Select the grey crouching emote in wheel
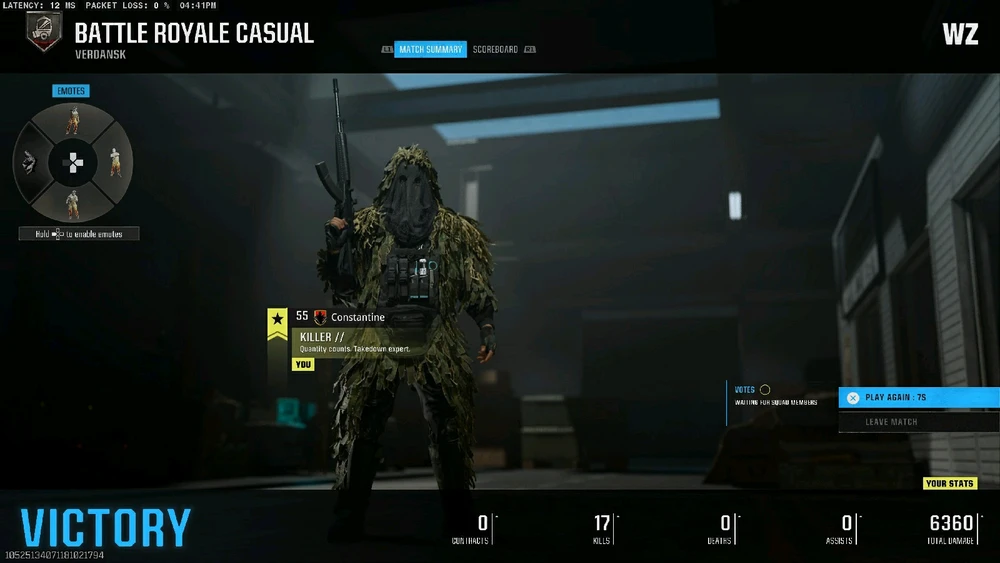Screen dimensions: 1000x563 (30, 162)
